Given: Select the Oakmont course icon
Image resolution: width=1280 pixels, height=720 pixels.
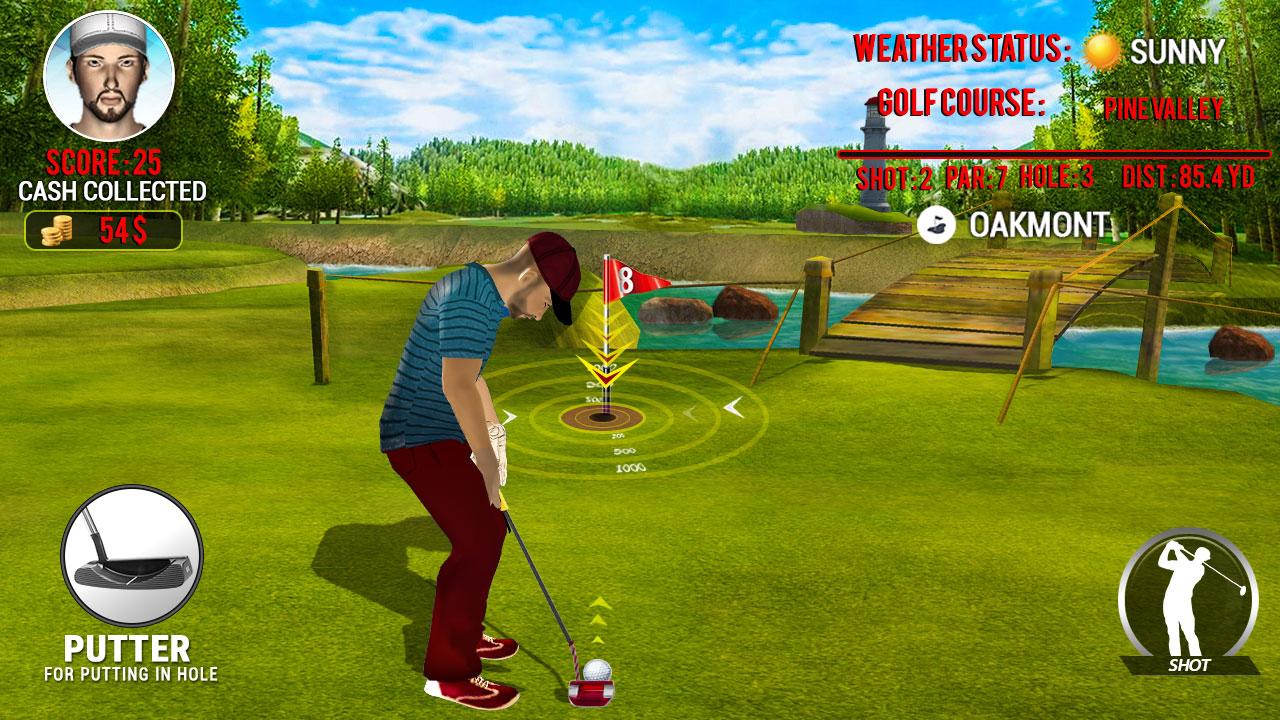Looking at the screenshot, I should (936, 225).
